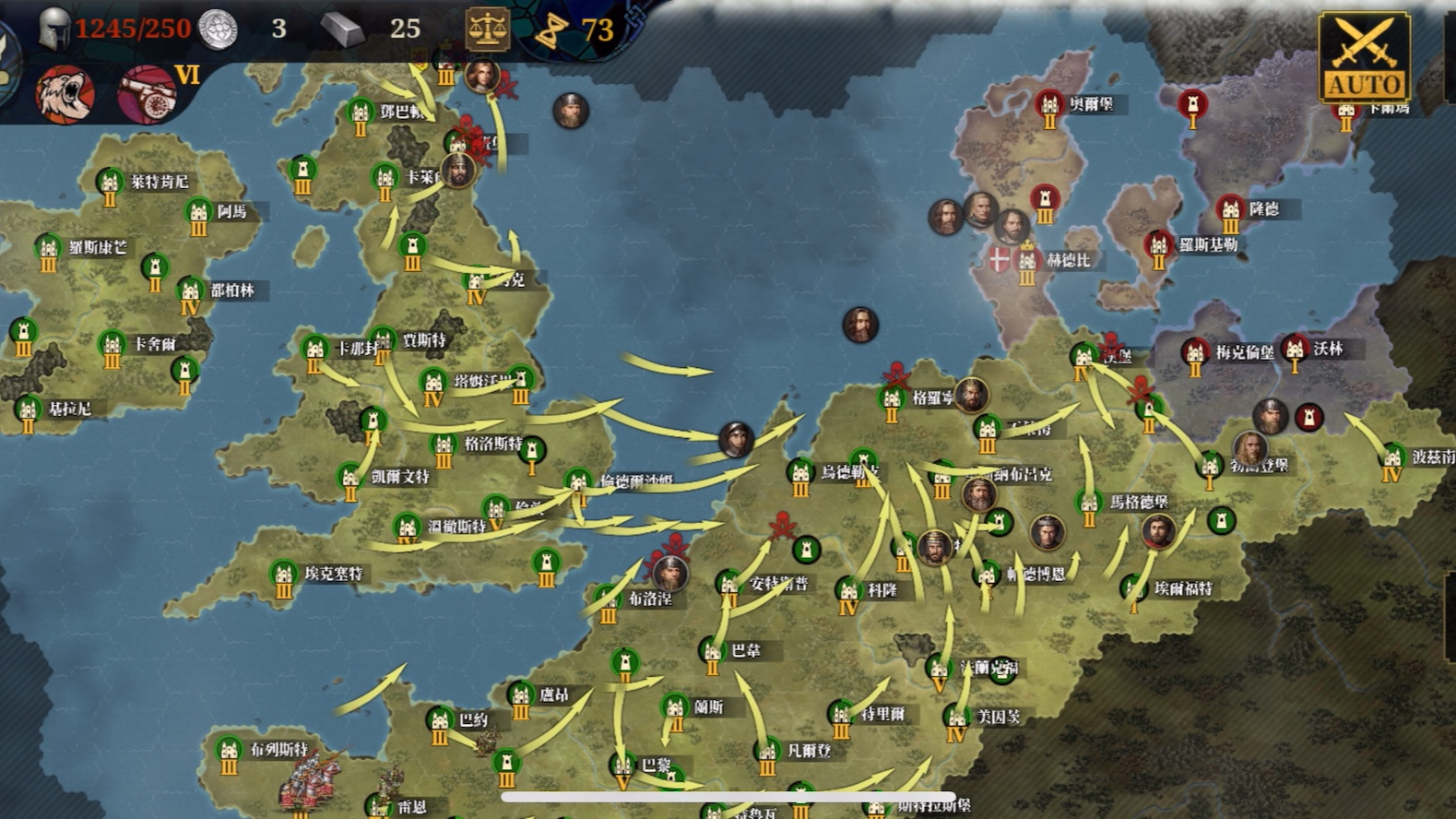The height and width of the screenshot is (819, 1456).
Task: Select the 埃克塞特 city marker
Action: [x=284, y=576]
